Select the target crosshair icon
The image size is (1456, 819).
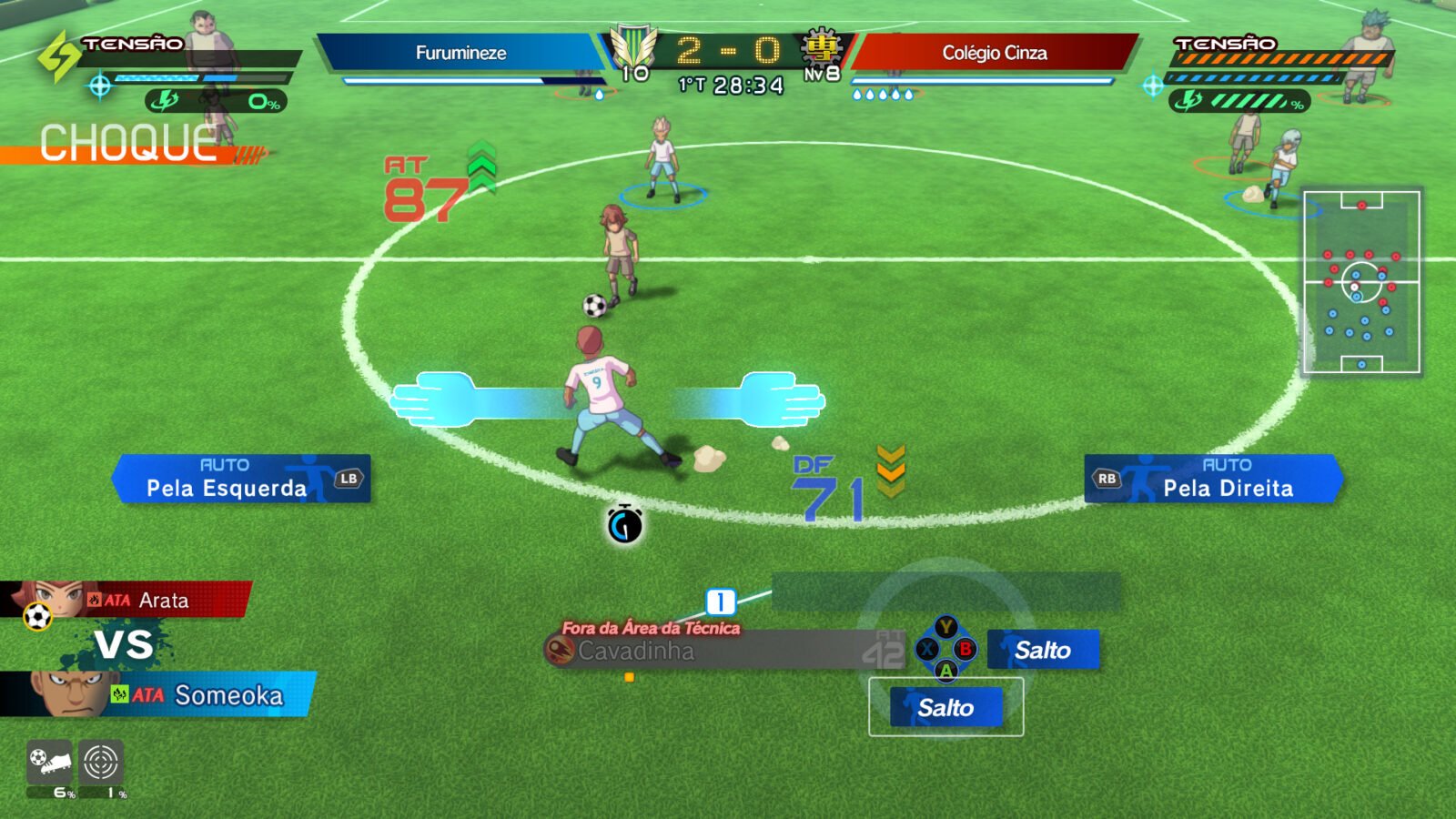point(101,763)
